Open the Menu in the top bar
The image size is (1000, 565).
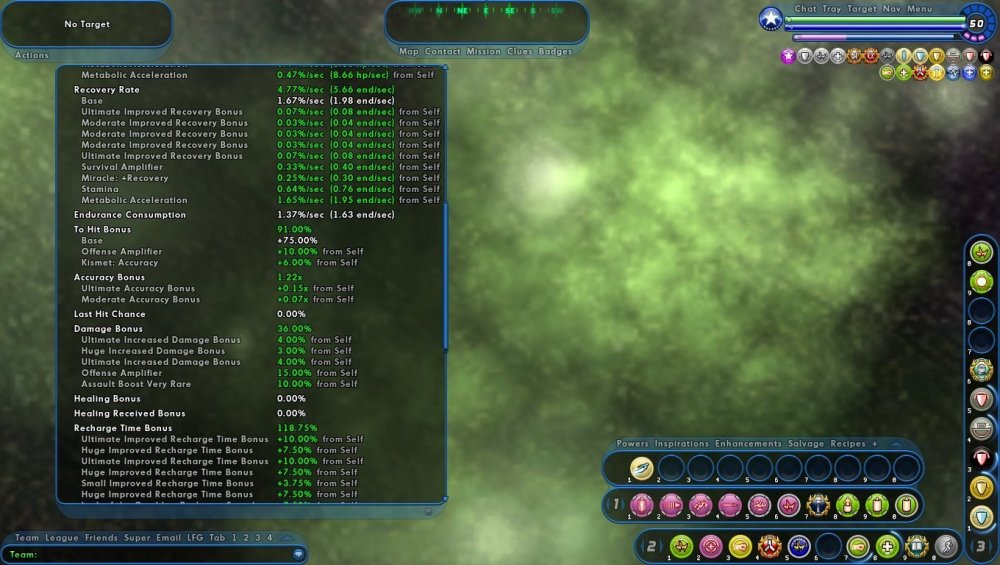pos(920,9)
